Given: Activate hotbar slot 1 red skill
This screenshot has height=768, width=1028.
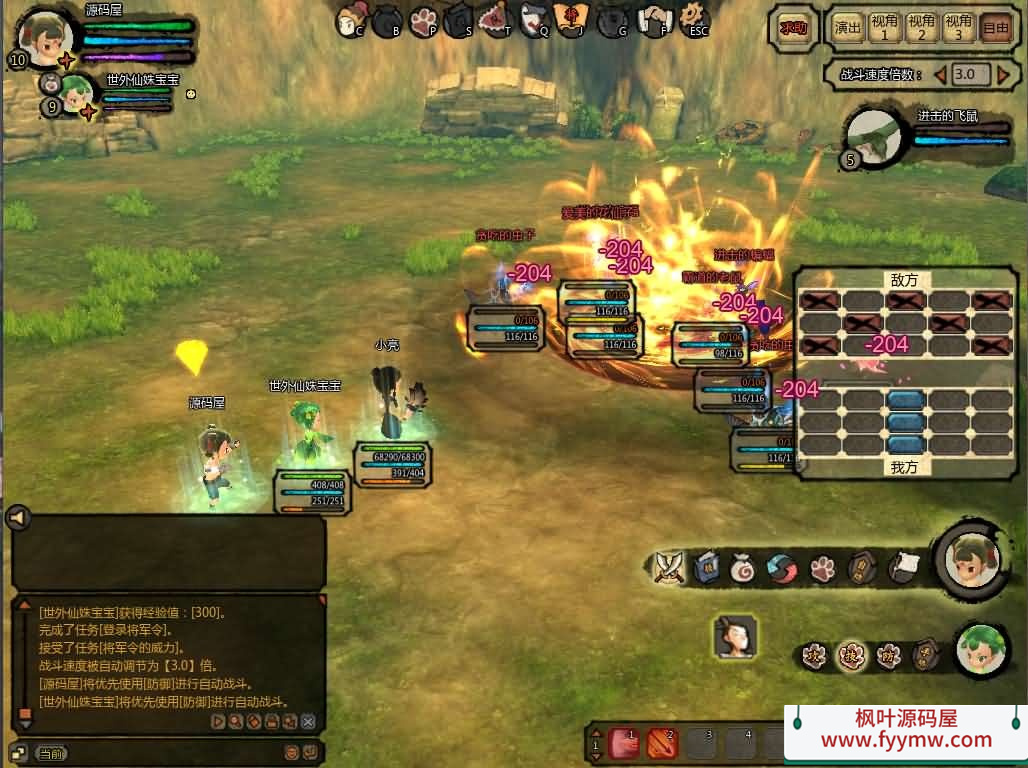Looking at the screenshot, I should [x=624, y=743].
